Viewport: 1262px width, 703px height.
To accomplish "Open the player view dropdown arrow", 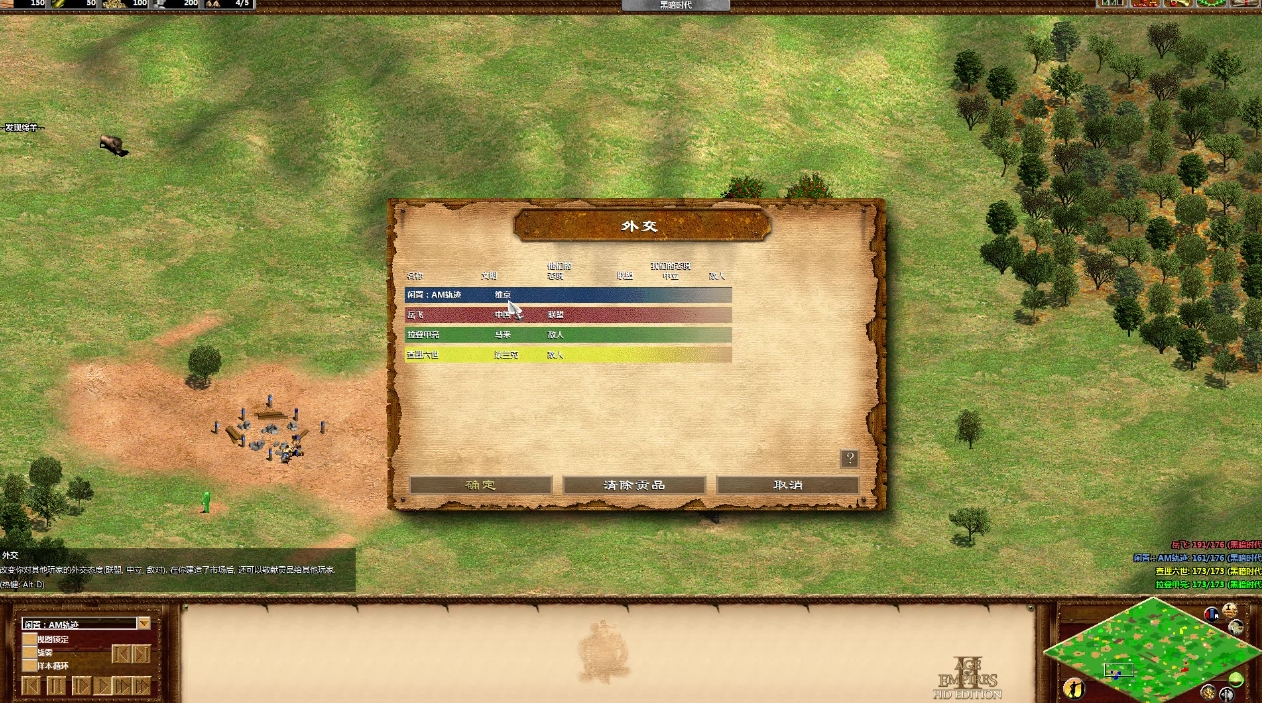I will (144, 624).
